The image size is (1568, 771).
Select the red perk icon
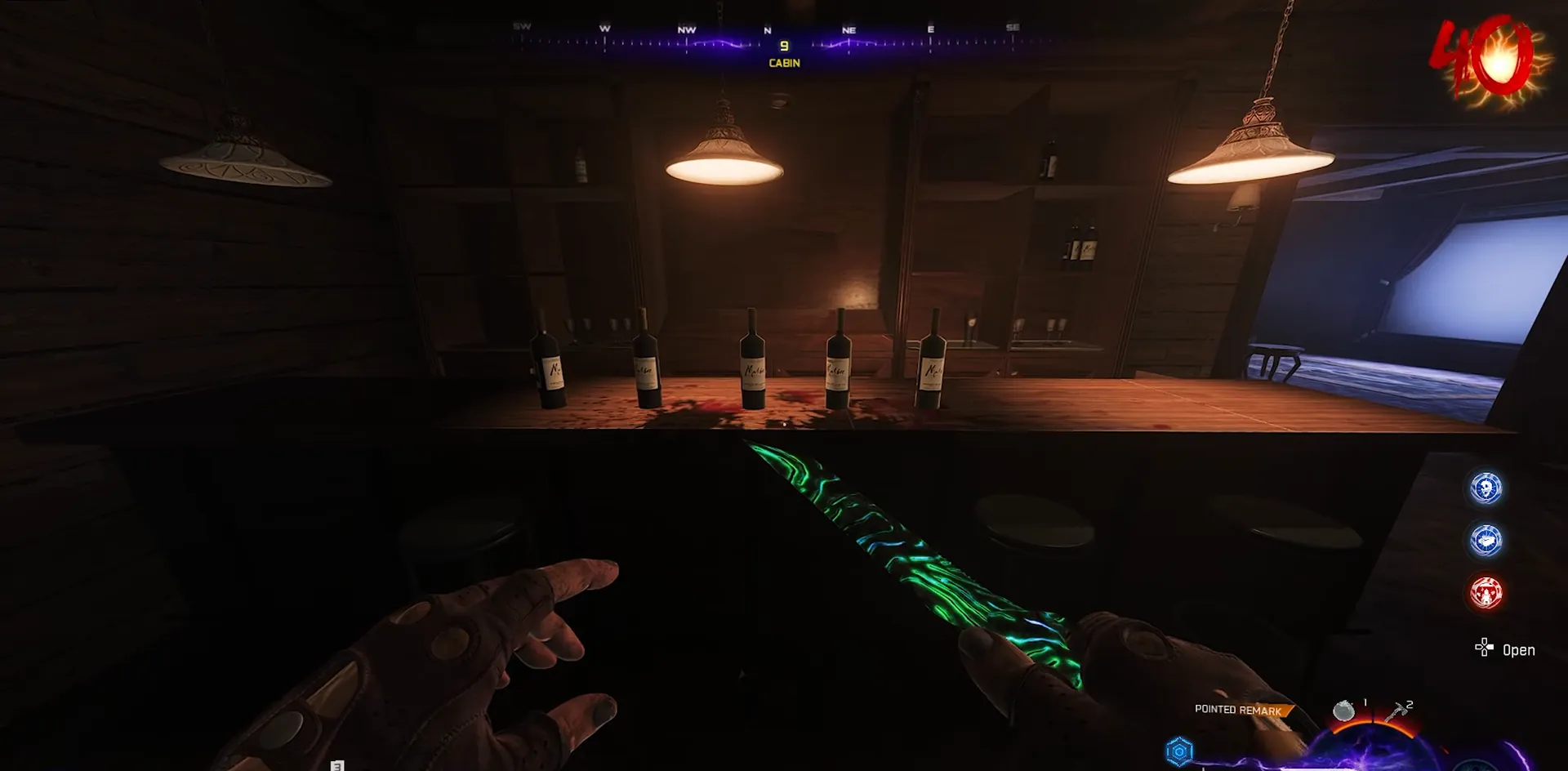tap(1486, 593)
